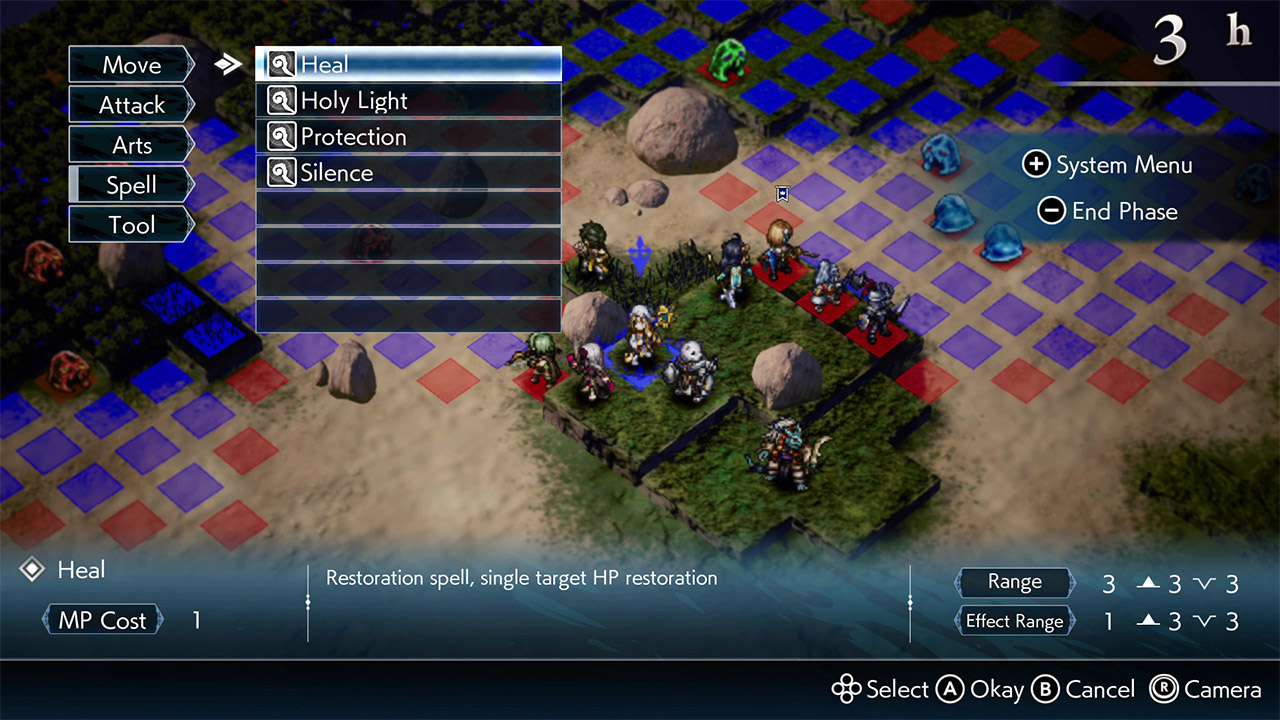Click the flag marker on the battlefield
This screenshot has height=720, width=1280.
tap(782, 193)
